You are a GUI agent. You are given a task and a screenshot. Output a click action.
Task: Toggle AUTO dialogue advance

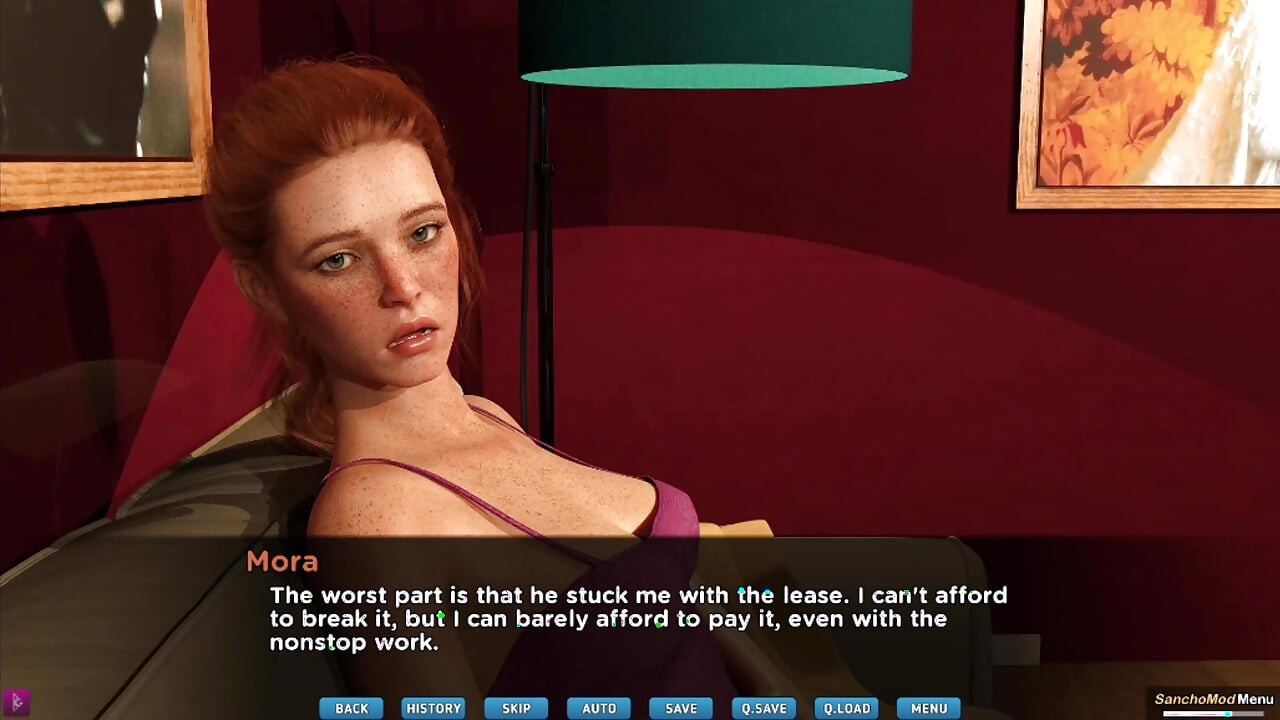[x=599, y=708]
